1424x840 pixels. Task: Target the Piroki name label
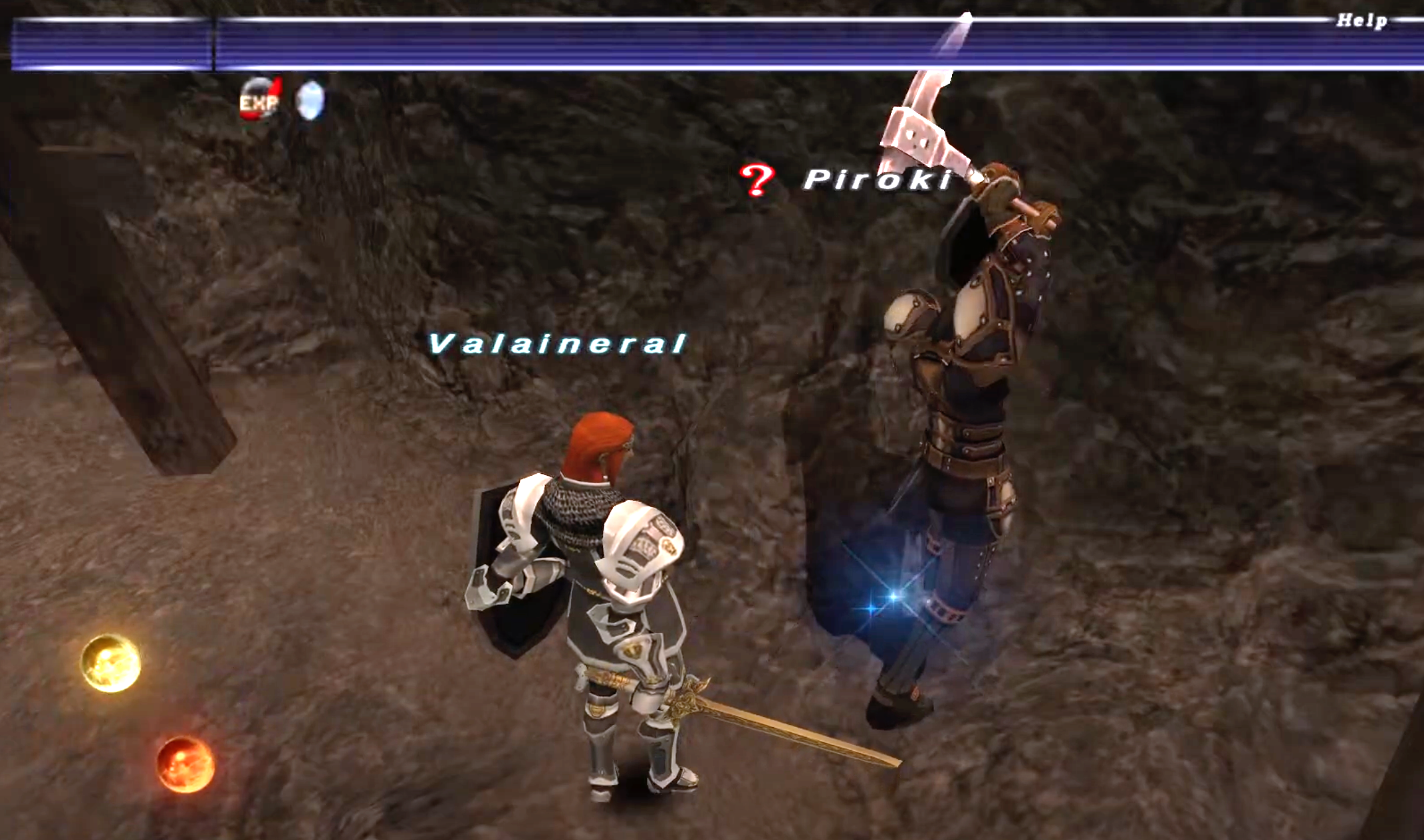(x=878, y=179)
